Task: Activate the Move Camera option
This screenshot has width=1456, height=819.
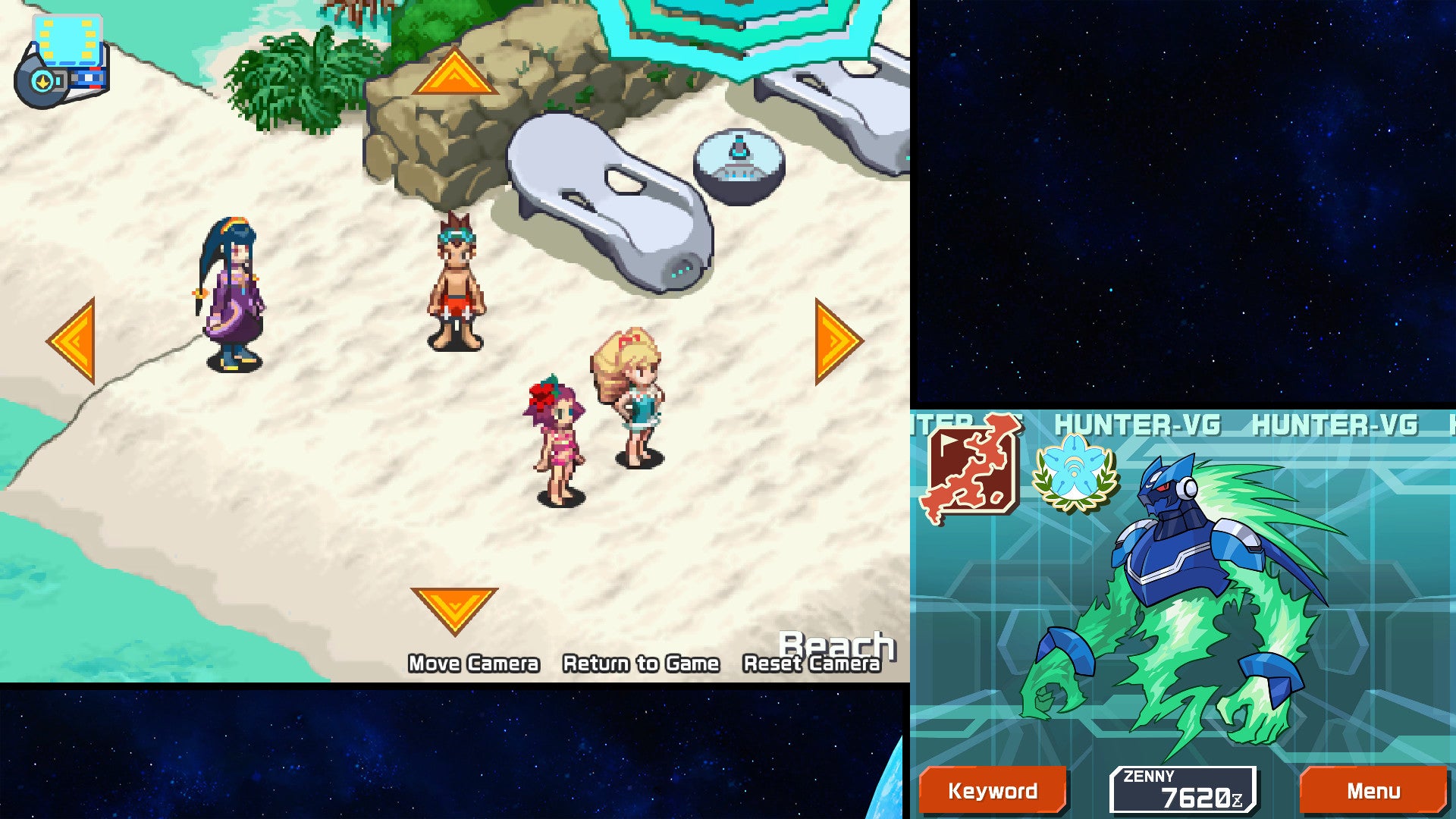Action: [x=474, y=663]
